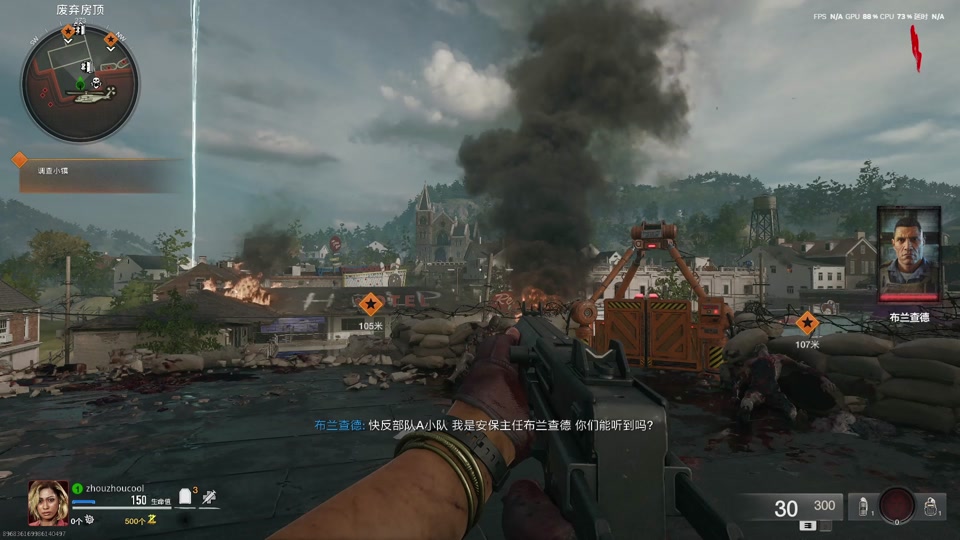Click the 布兰查德 speaker portrait
Screen dimensions: 960x540
pos(908,253)
